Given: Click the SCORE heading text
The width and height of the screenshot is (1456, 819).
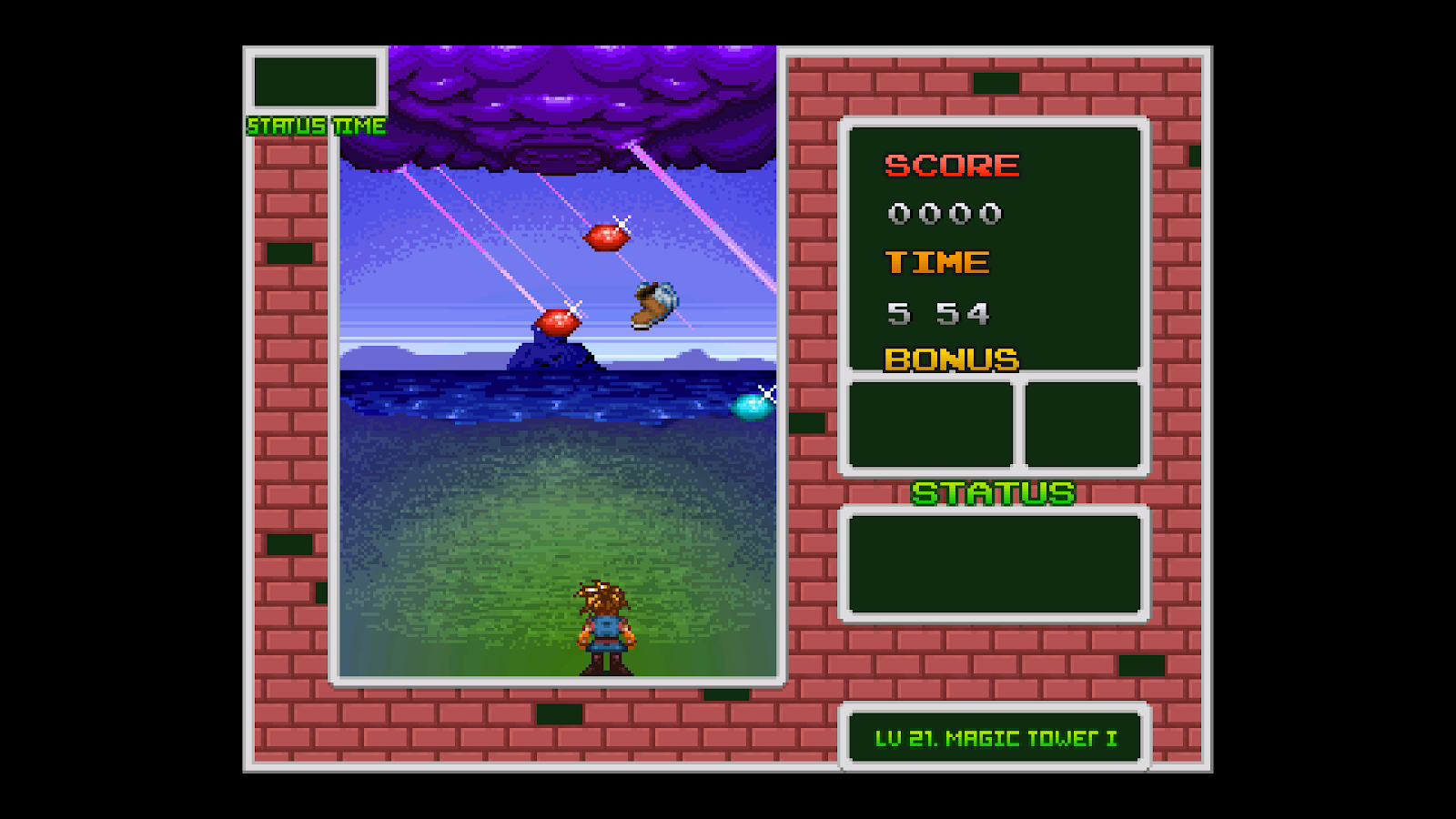Looking at the screenshot, I should click(x=951, y=166).
